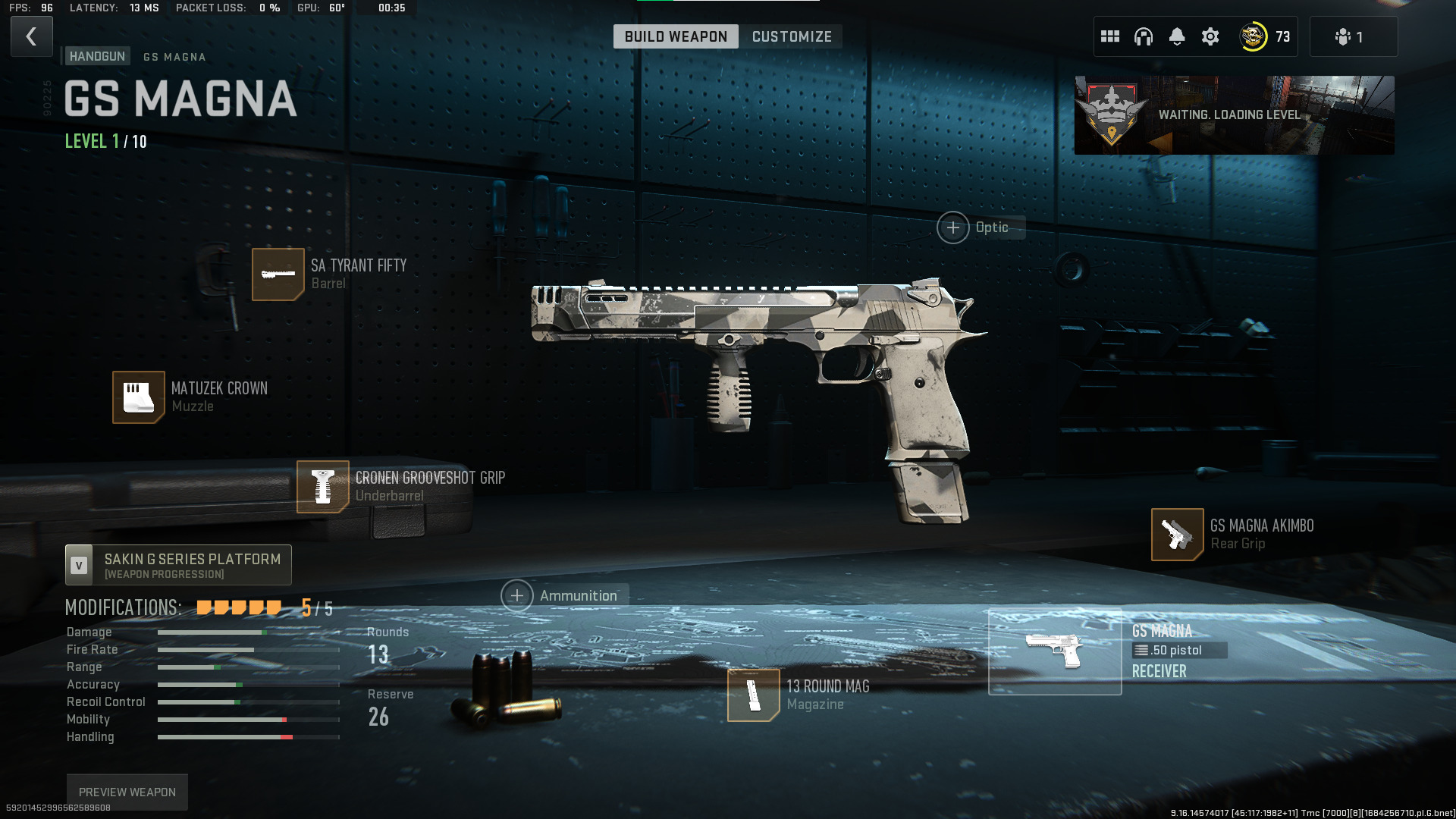This screenshot has height=819, width=1456.
Task: Select the GS Magna Akimbo rear grip
Action: (1177, 534)
